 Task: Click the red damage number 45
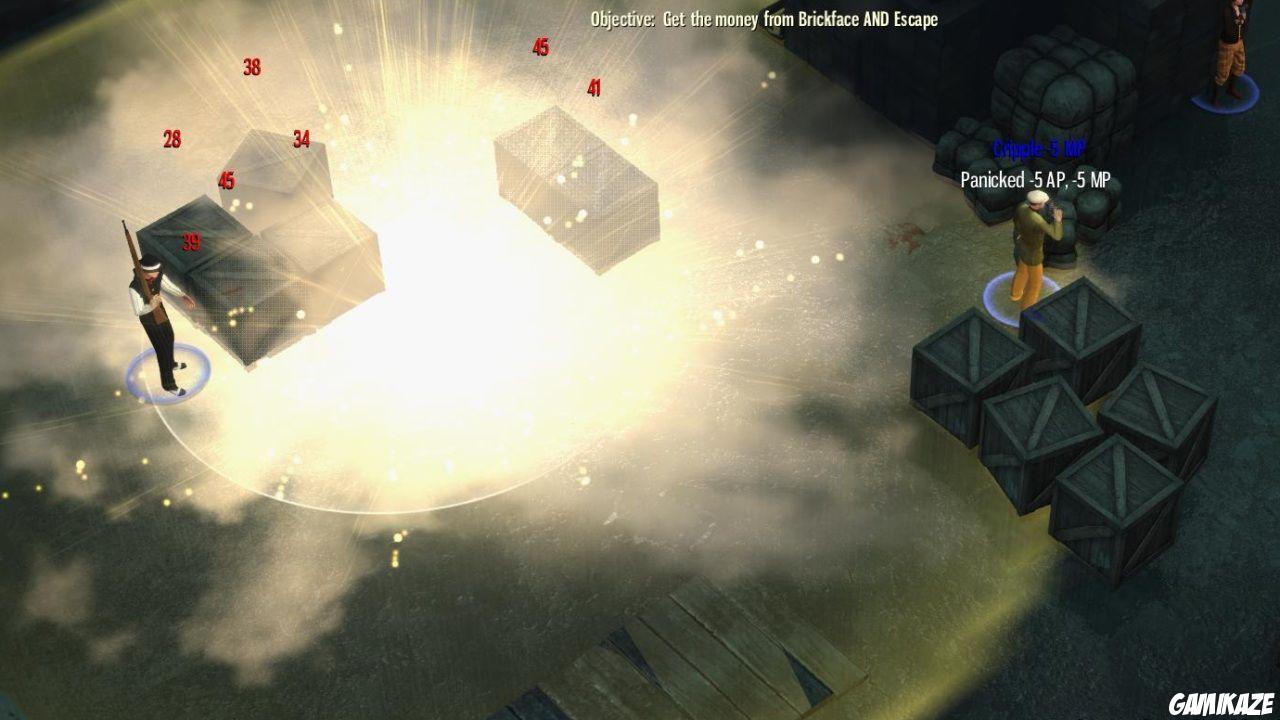[540, 45]
